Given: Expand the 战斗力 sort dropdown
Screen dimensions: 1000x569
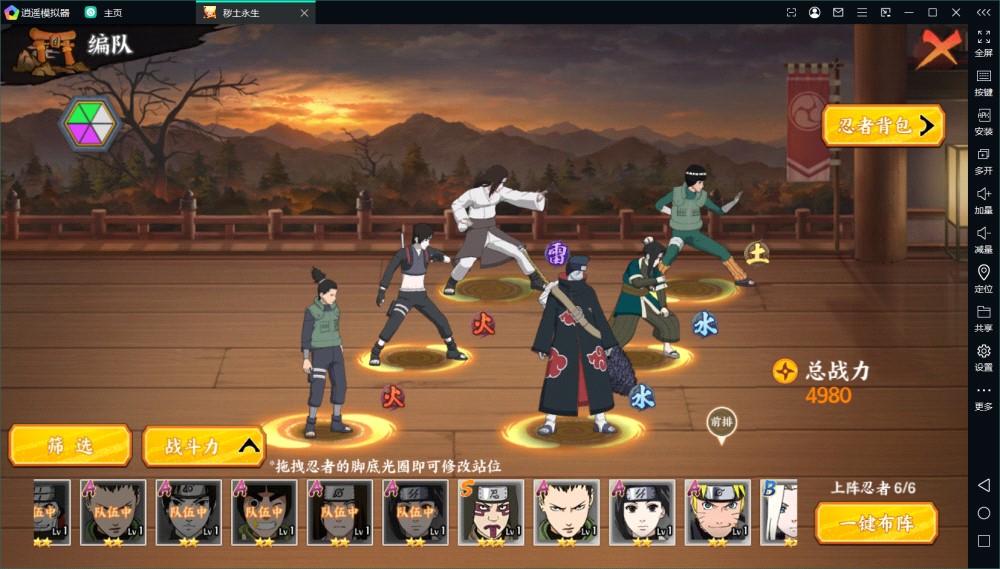Looking at the screenshot, I should pyautogui.click(x=204, y=447).
